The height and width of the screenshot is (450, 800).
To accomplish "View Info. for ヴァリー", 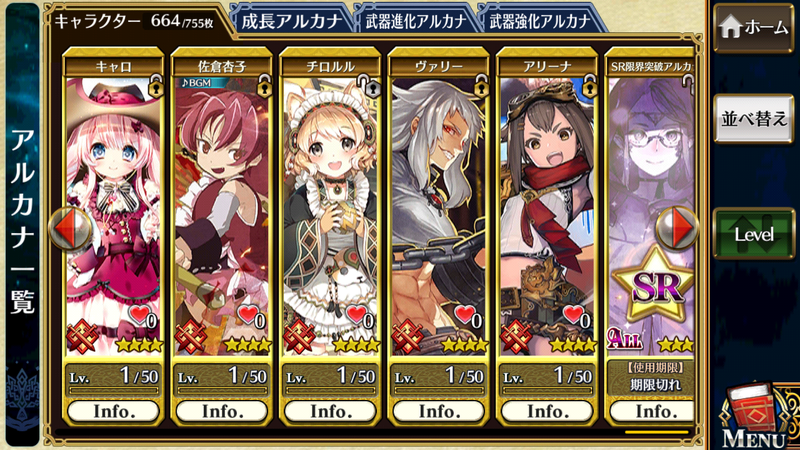I will click(x=438, y=410).
